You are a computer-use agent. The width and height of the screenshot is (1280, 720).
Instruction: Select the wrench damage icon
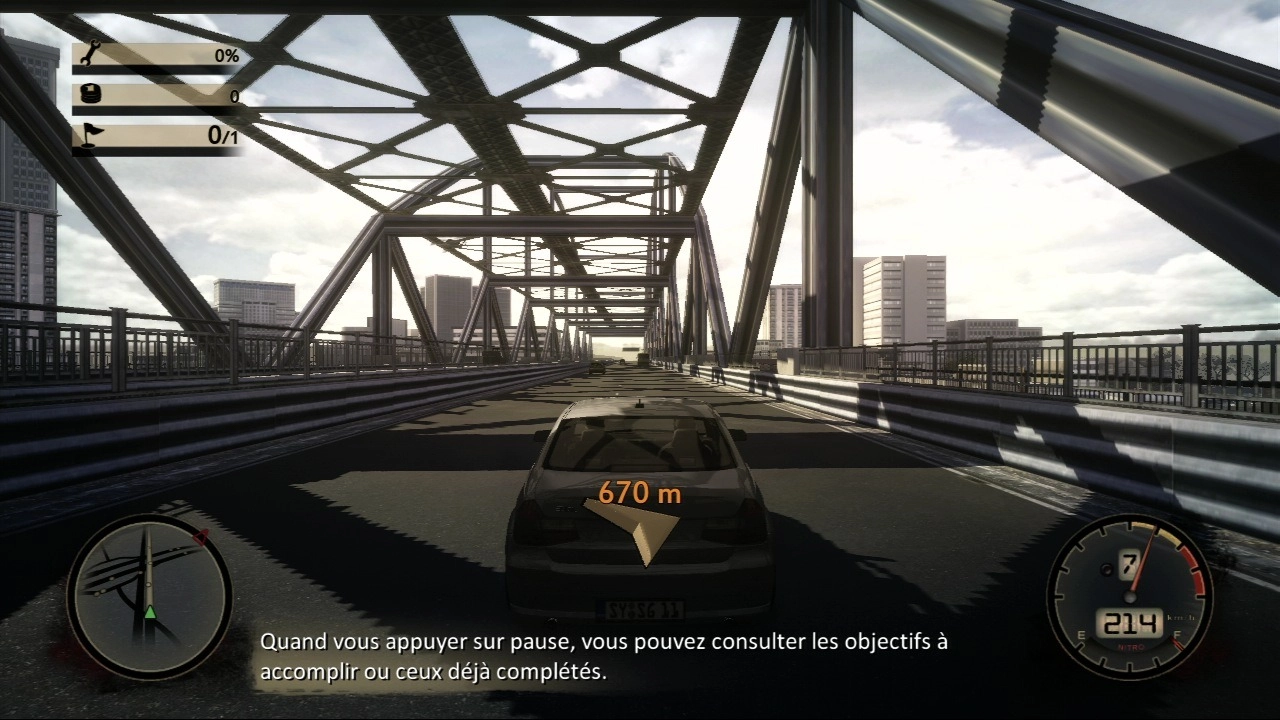pos(89,56)
